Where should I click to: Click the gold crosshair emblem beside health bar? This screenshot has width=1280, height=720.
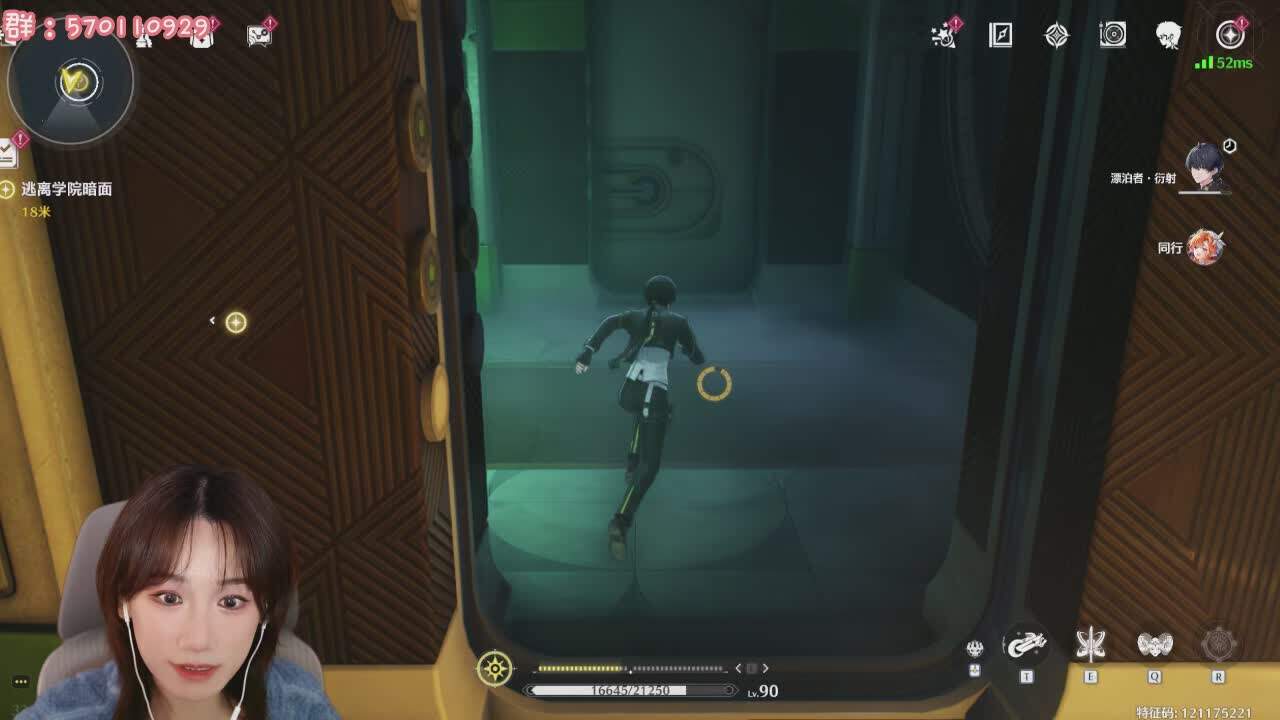(495, 668)
